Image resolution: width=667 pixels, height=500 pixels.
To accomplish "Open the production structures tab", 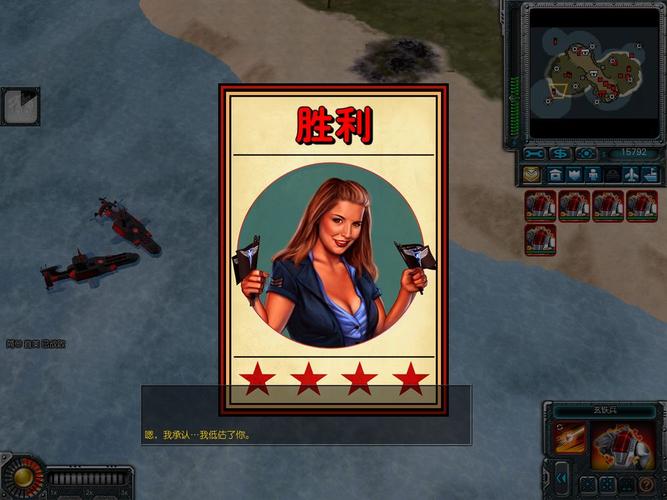I will [553, 174].
